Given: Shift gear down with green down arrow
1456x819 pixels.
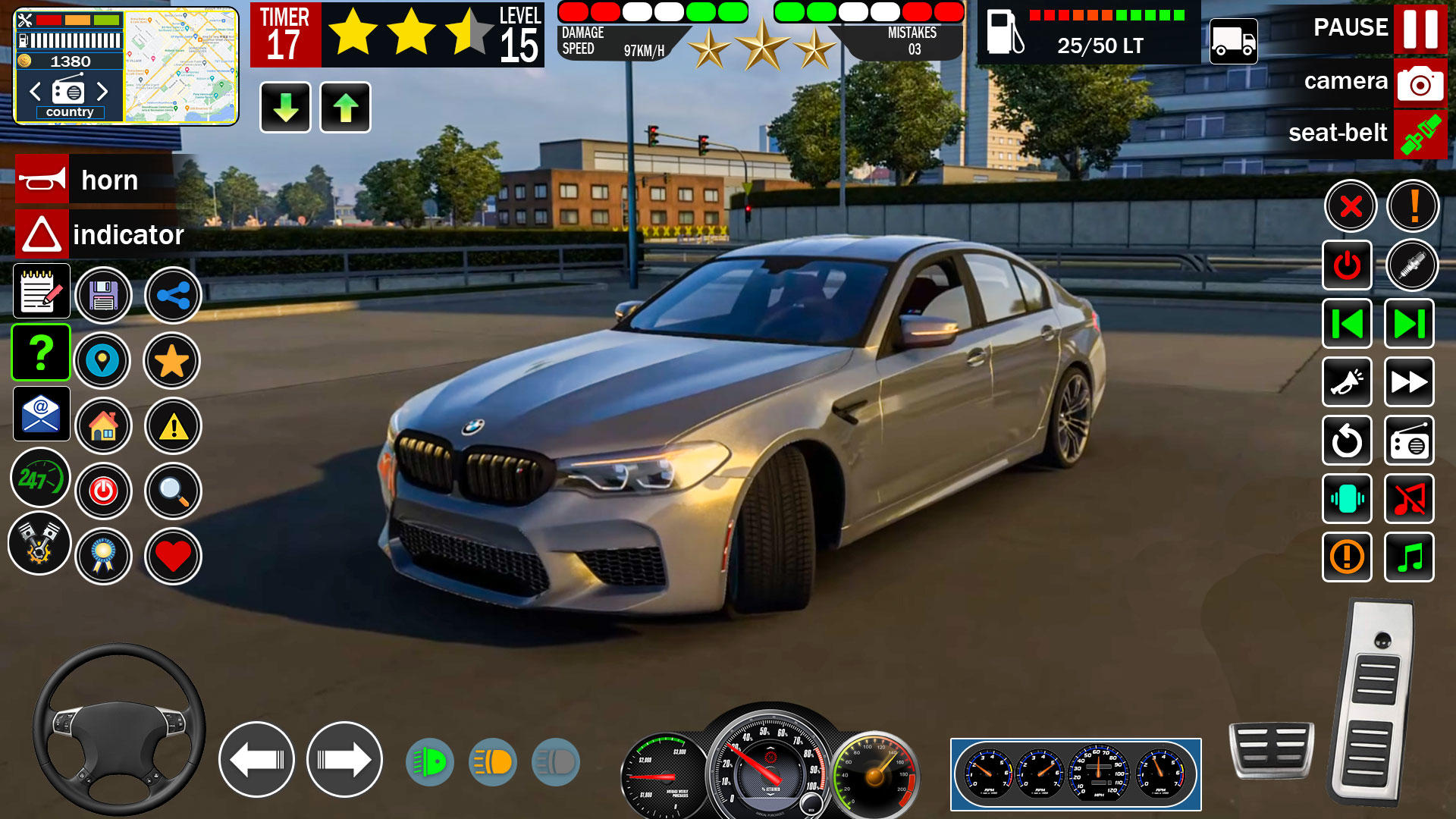Looking at the screenshot, I should point(284,107).
